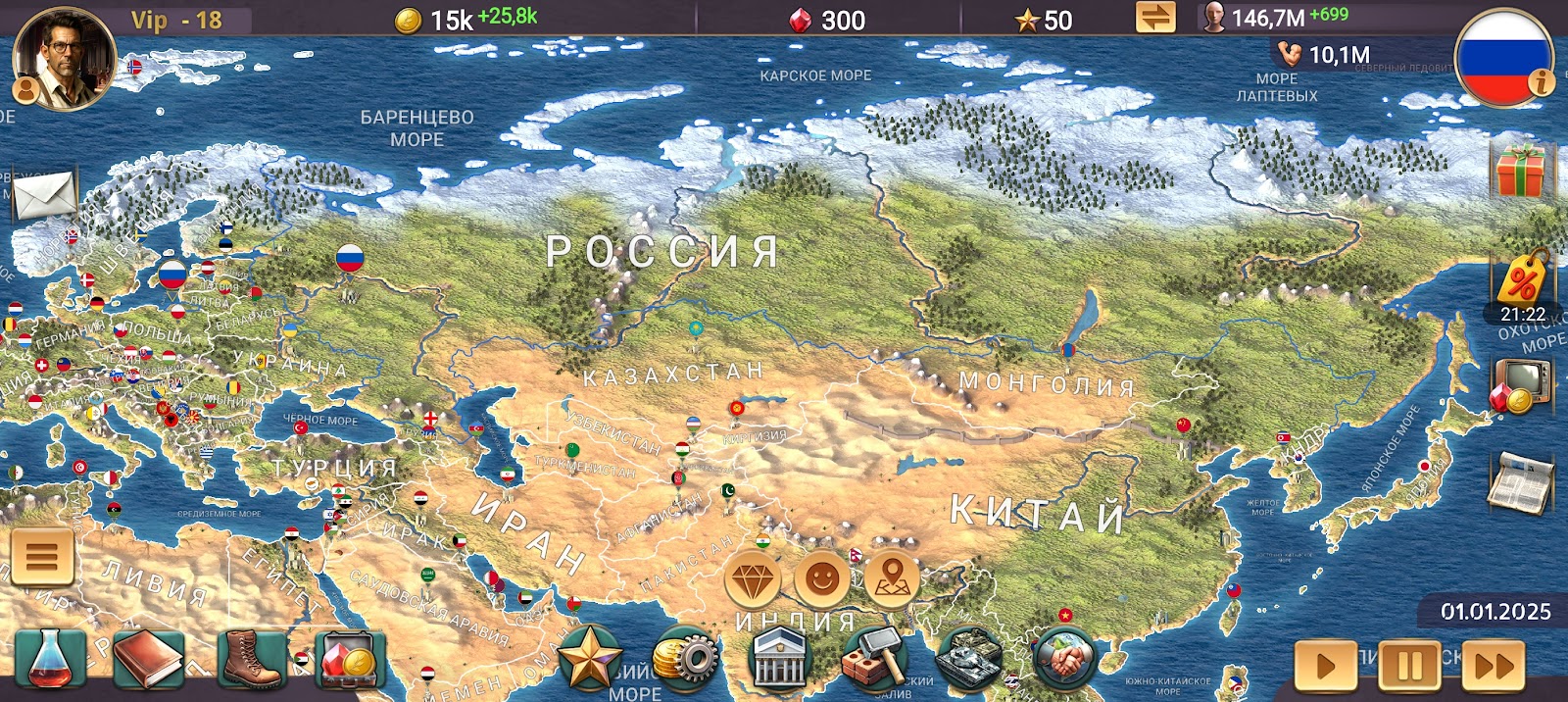This screenshot has height=702, width=1568.
Task: Click the round diamond button
Action: tap(753, 580)
